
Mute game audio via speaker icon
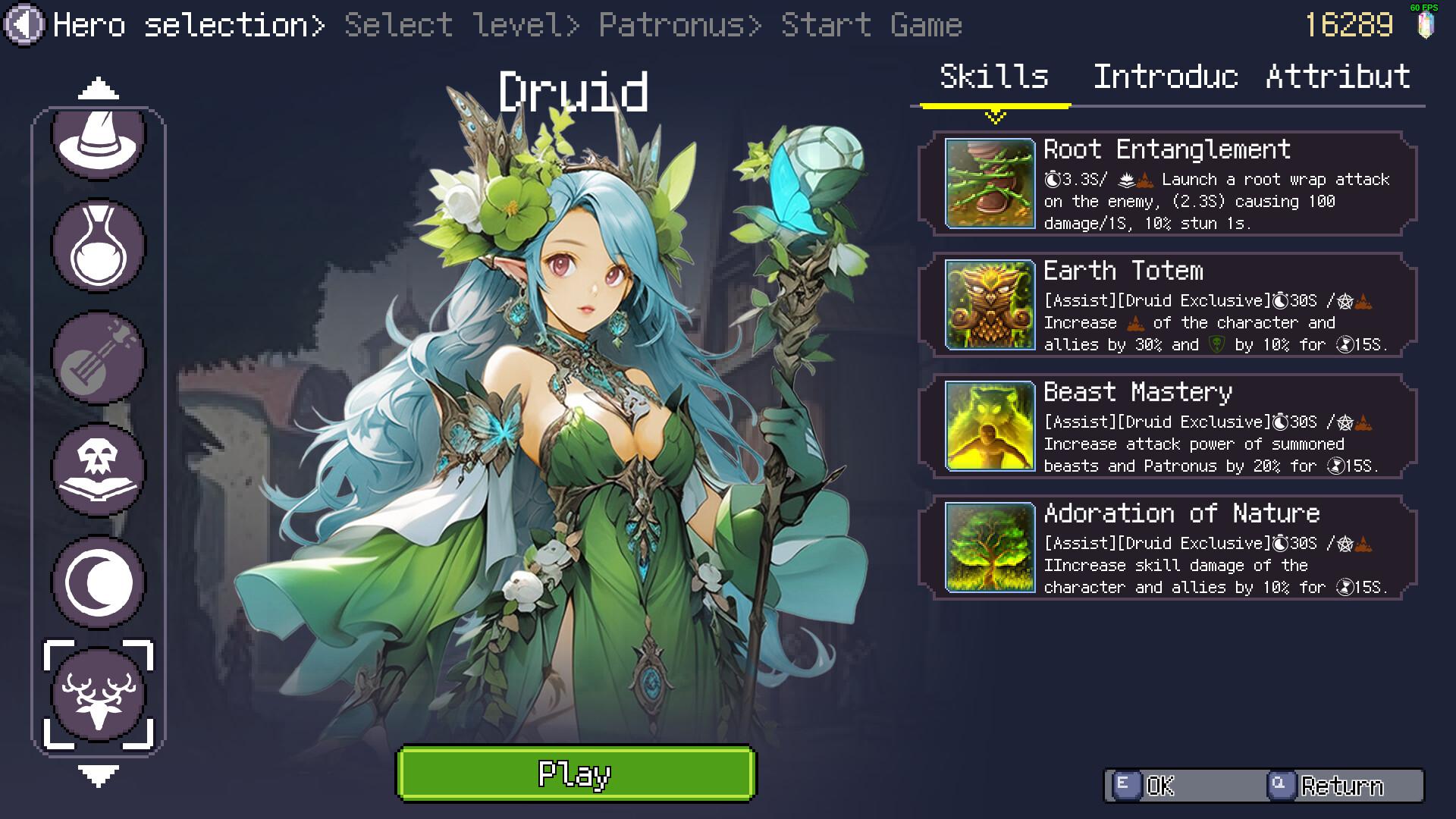23,23
